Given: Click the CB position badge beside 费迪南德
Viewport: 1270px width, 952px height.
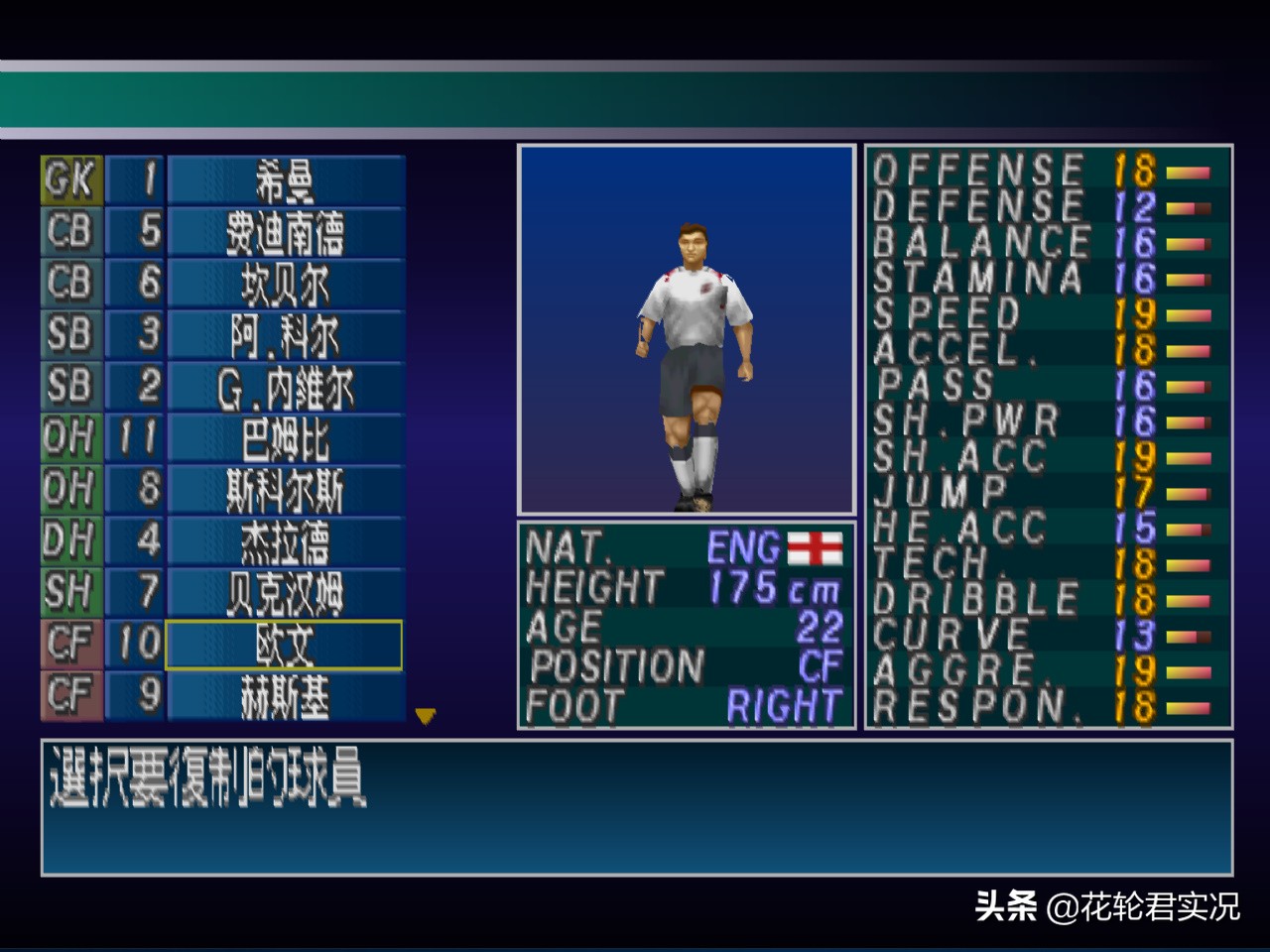Looking at the screenshot, I should 69,230.
